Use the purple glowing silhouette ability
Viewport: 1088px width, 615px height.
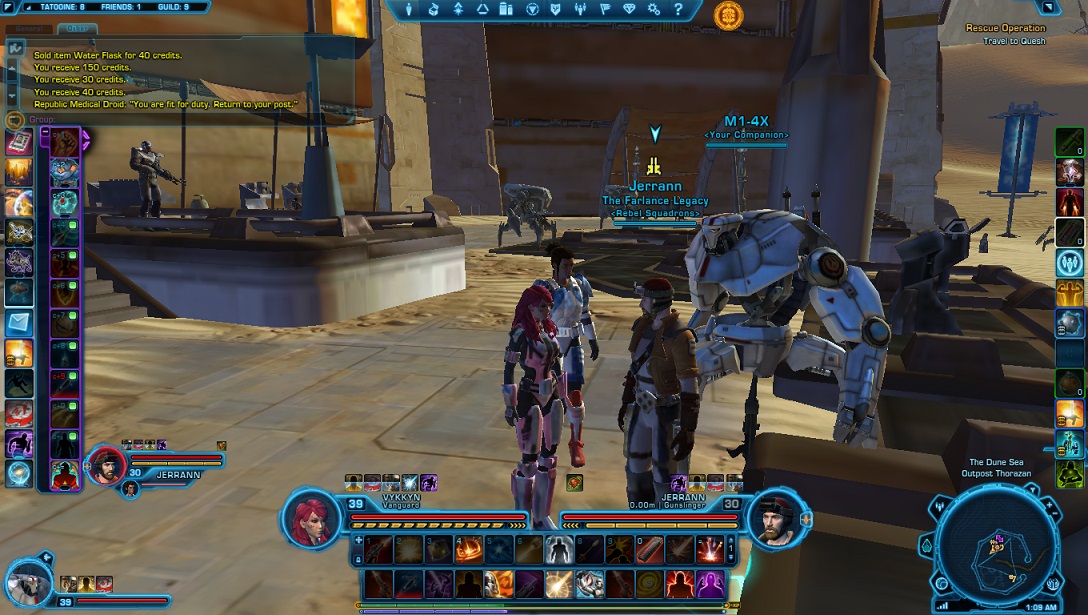click(711, 583)
